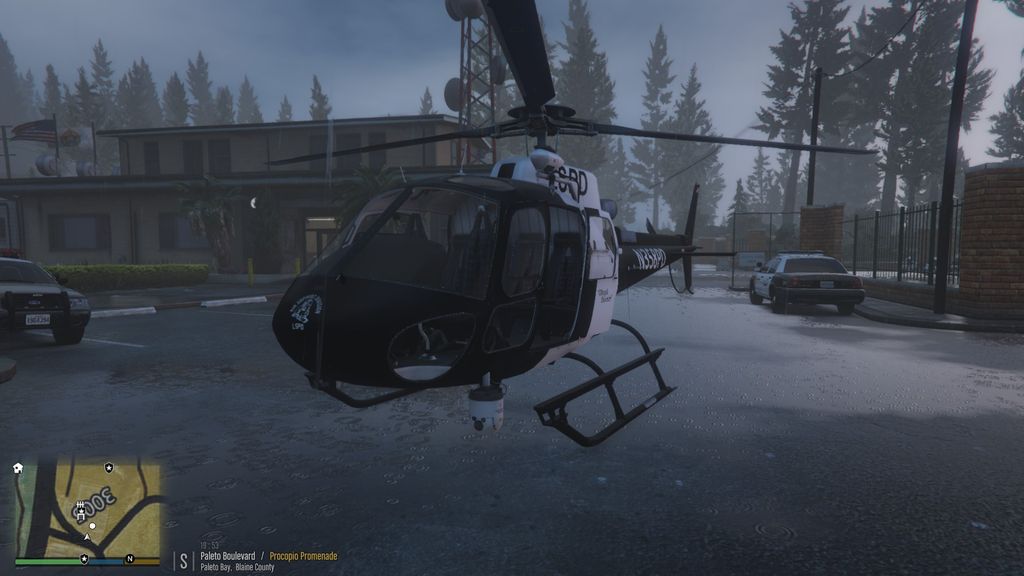Select the North marker on the minimap
The width and height of the screenshot is (1024, 576).
[x=129, y=558]
